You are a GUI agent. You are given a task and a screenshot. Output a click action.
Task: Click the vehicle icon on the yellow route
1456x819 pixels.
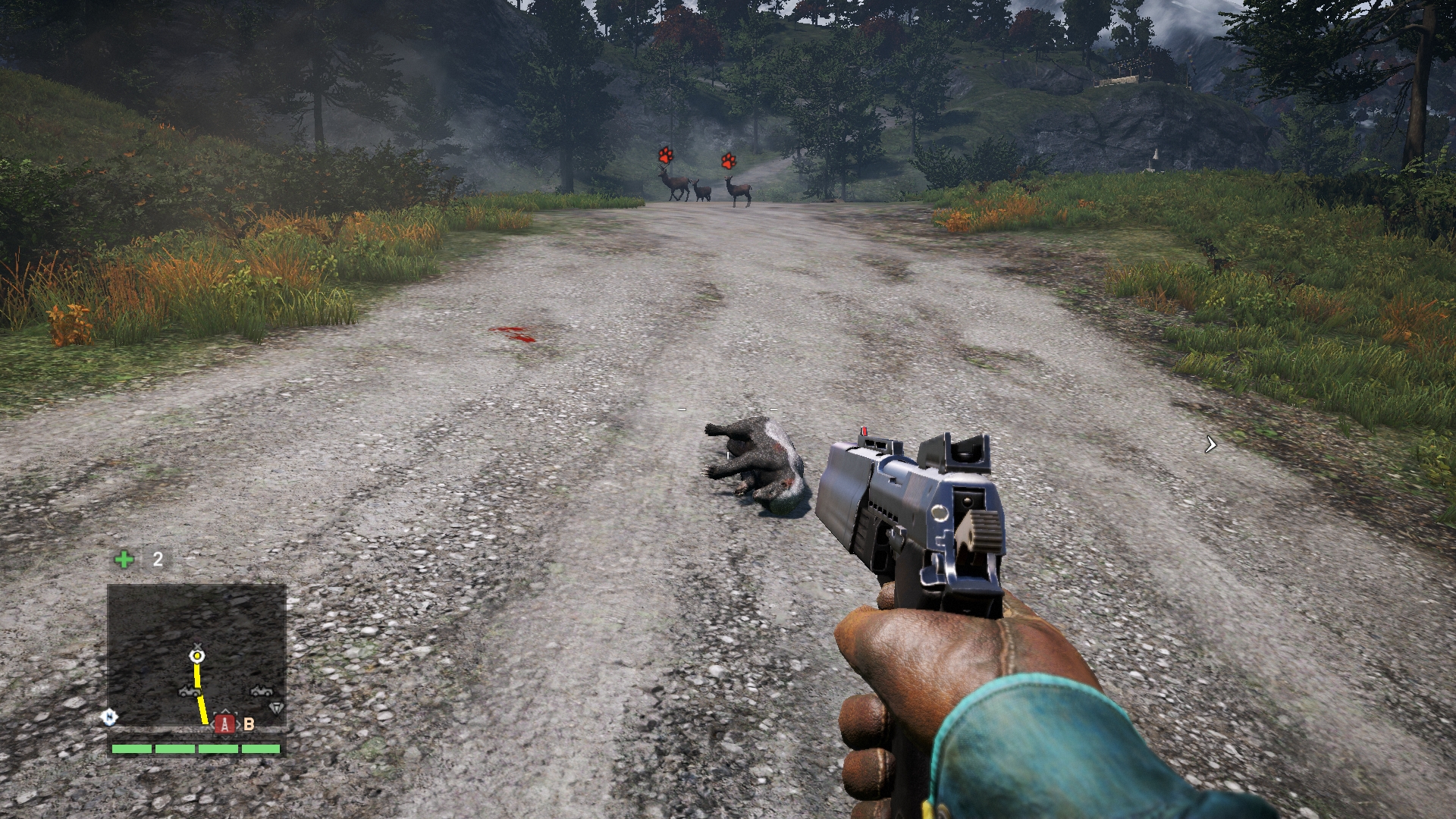(190, 691)
